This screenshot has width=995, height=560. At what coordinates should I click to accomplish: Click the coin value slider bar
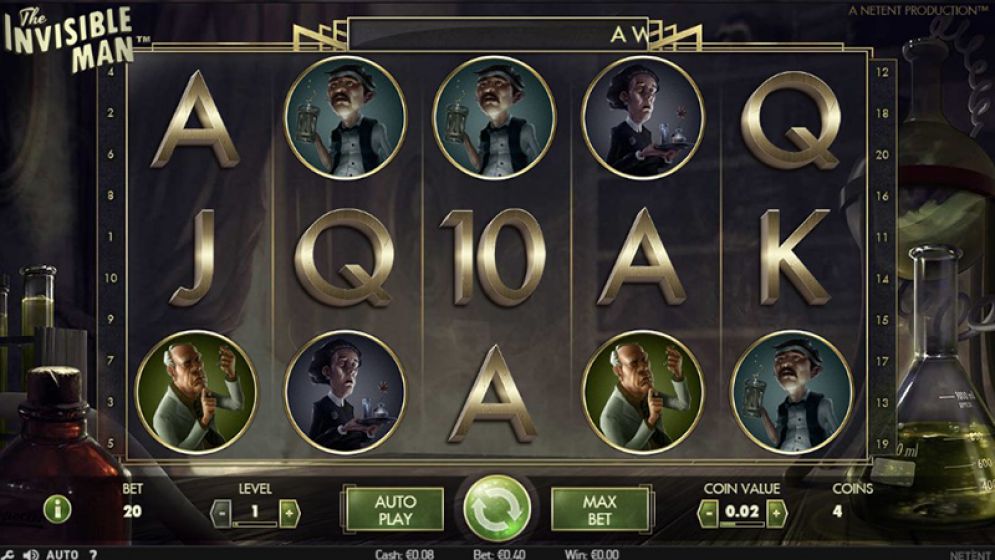[742, 524]
